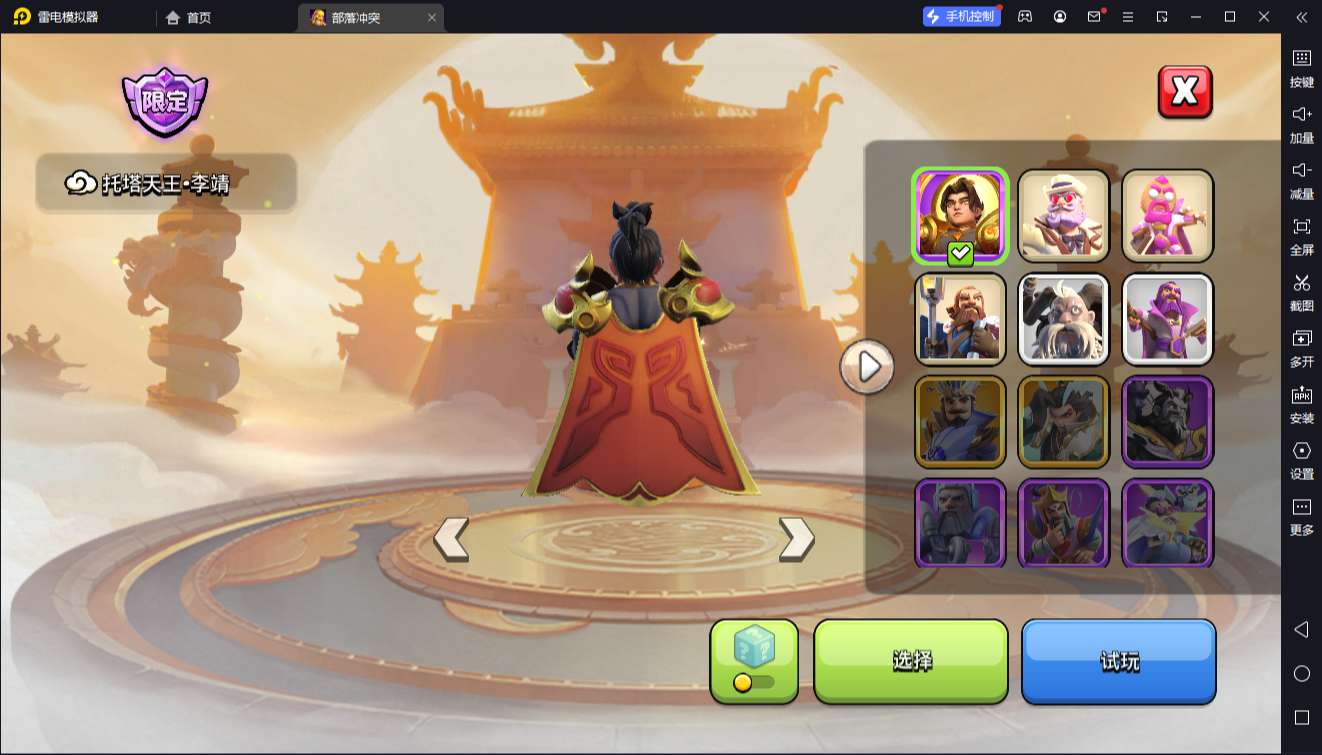Pick the pink gingerbread man skin

pos(1167,216)
